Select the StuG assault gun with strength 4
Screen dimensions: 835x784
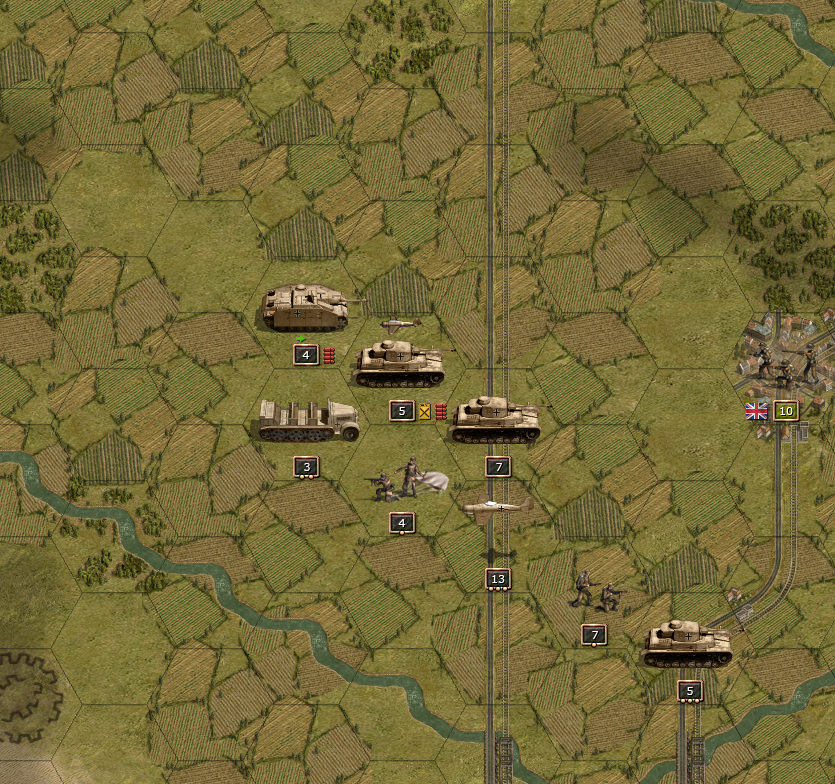pos(306,308)
